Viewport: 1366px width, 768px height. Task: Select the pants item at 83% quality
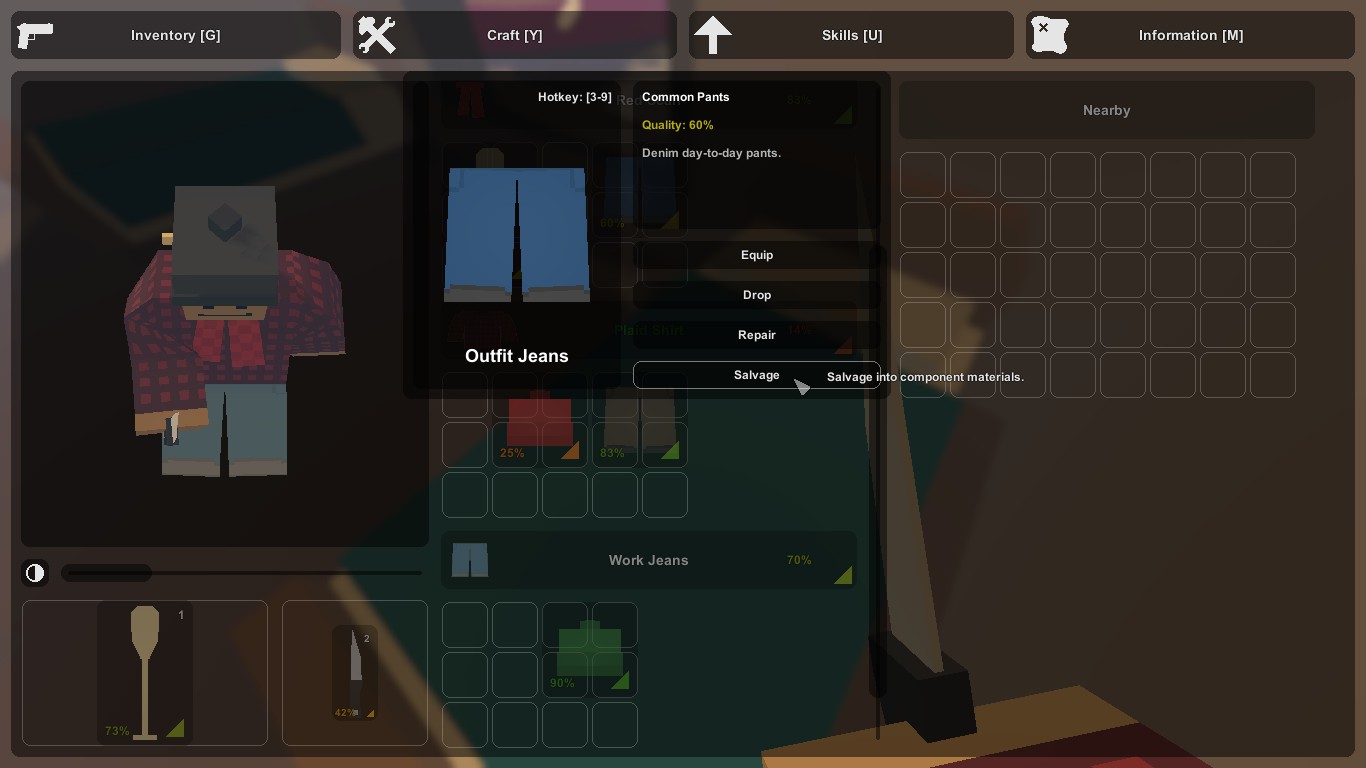640,420
